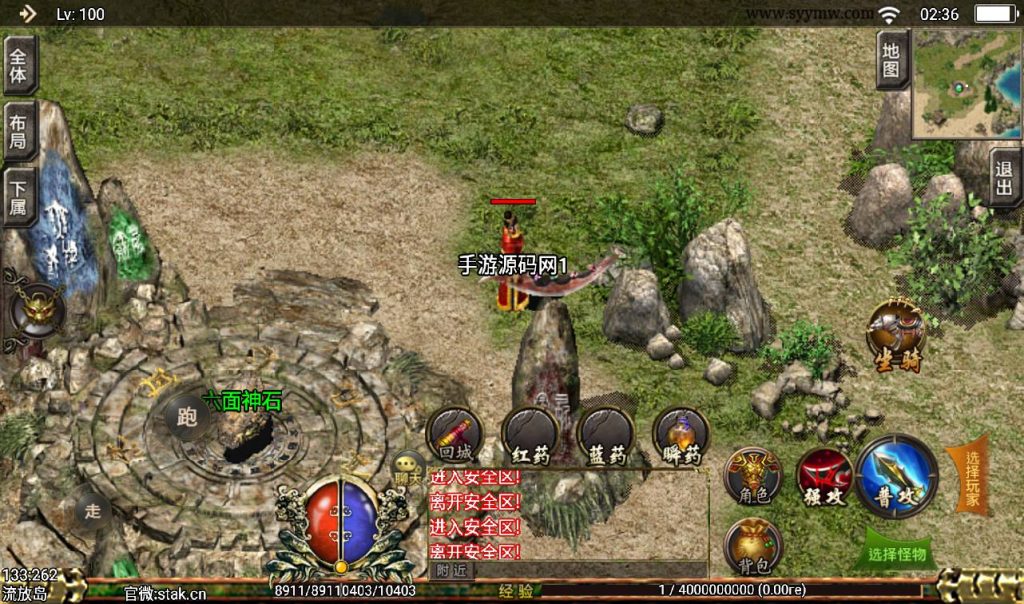Open the 角色 character sheet

[x=753, y=475]
